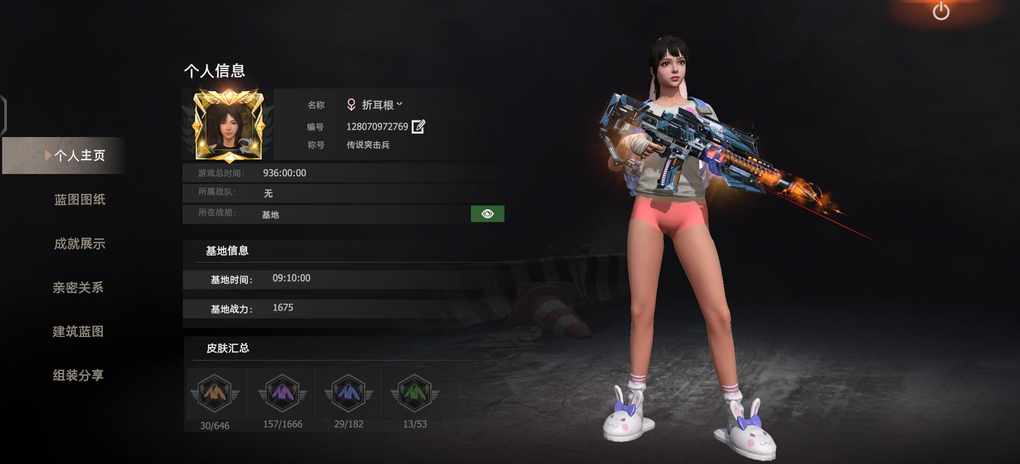Screen dimensions: 1020x464
Task: Show the 成就展示 tab
Action: [x=79, y=244]
